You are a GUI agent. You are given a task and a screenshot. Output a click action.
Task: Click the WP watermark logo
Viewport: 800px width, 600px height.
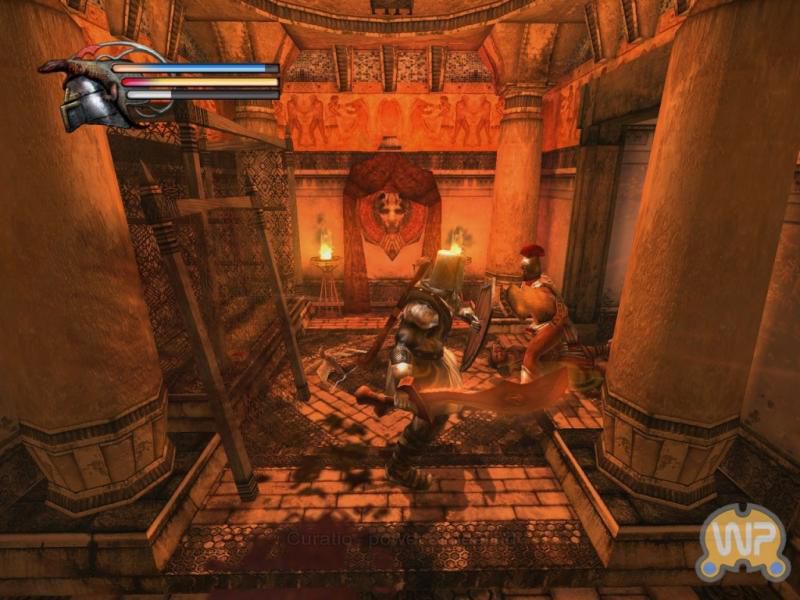(x=743, y=543)
